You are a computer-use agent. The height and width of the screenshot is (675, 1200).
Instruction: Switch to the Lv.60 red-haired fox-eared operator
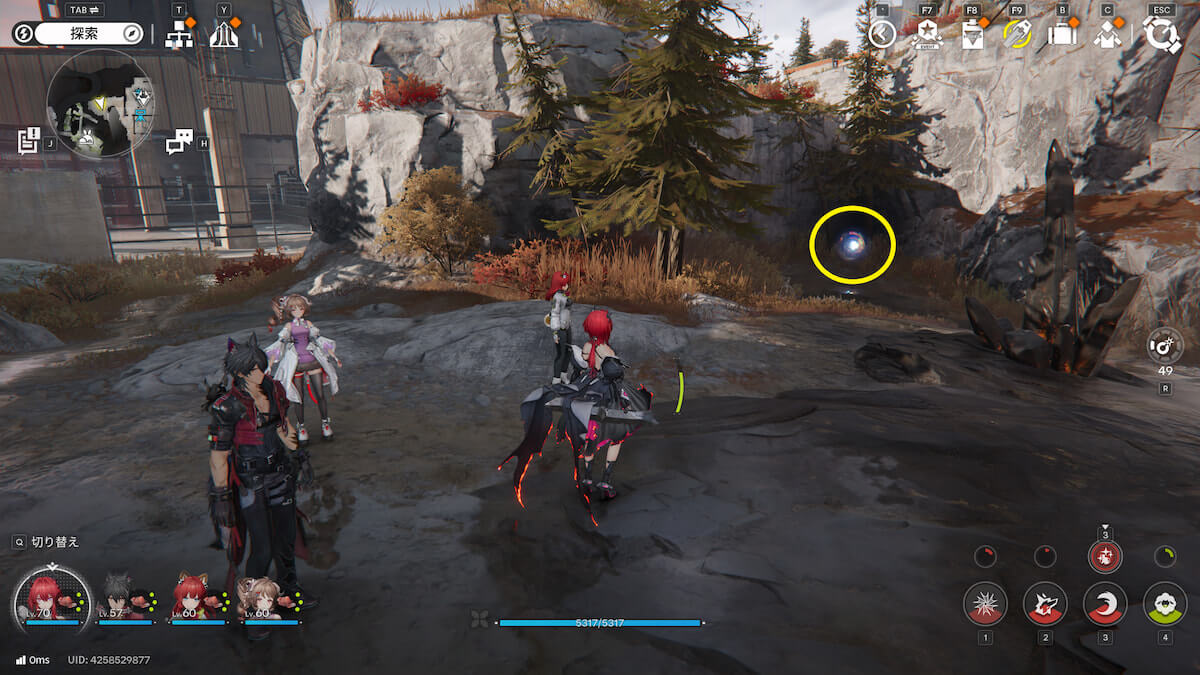coord(192,598)
